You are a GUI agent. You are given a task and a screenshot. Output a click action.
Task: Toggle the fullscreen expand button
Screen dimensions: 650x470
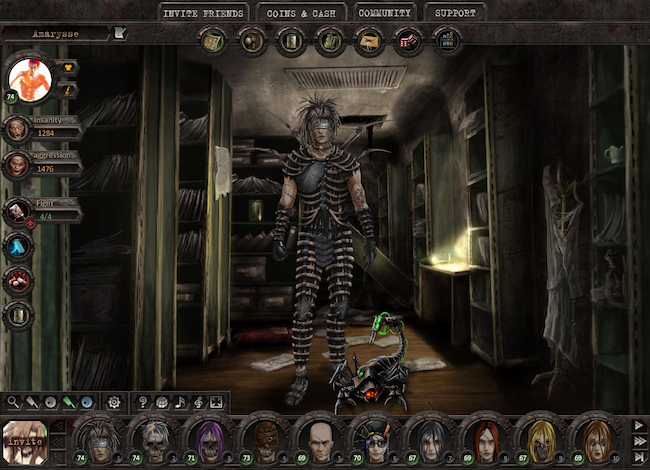pos(216,402)
